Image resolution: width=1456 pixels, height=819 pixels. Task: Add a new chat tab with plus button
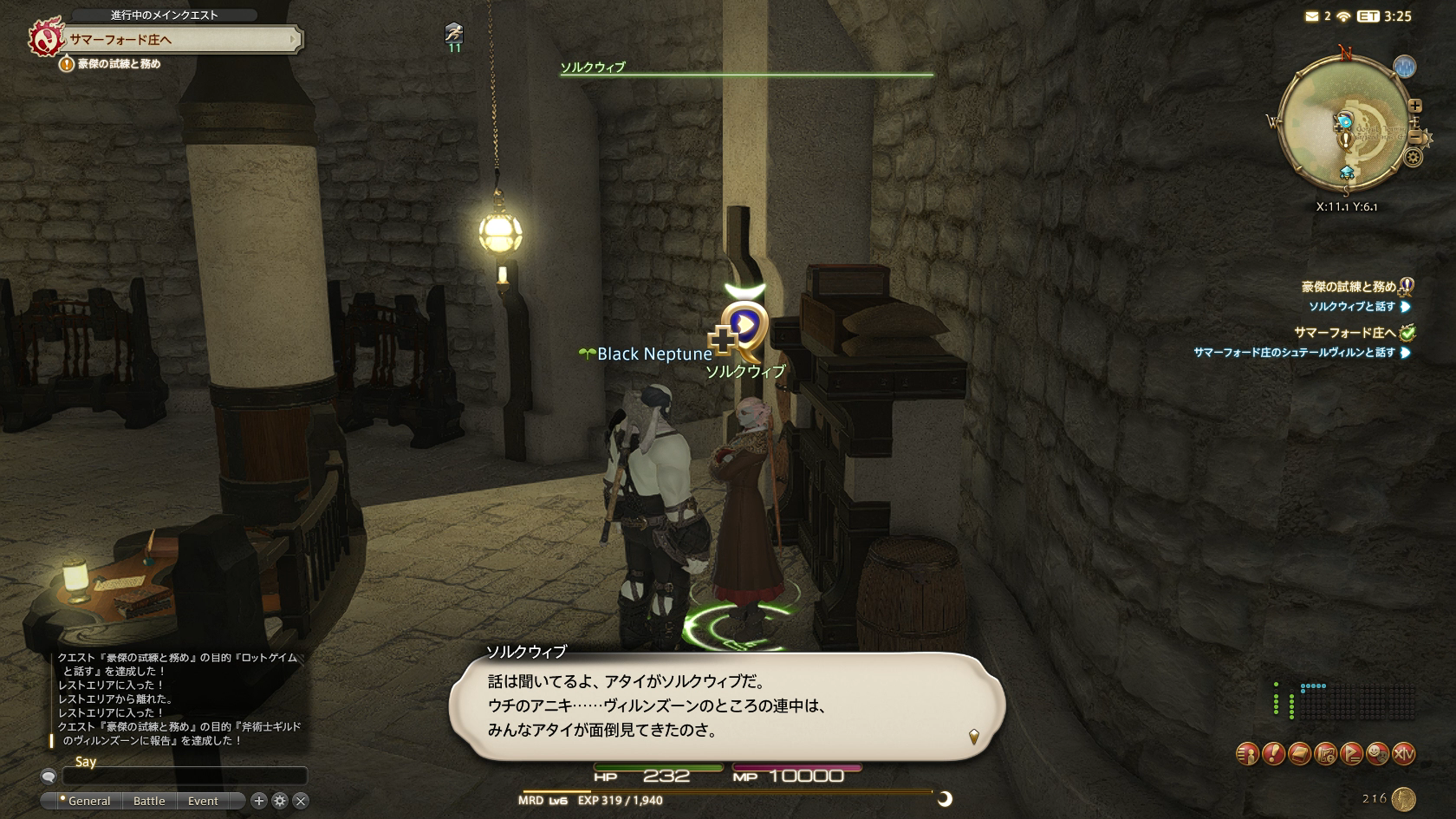258,801
